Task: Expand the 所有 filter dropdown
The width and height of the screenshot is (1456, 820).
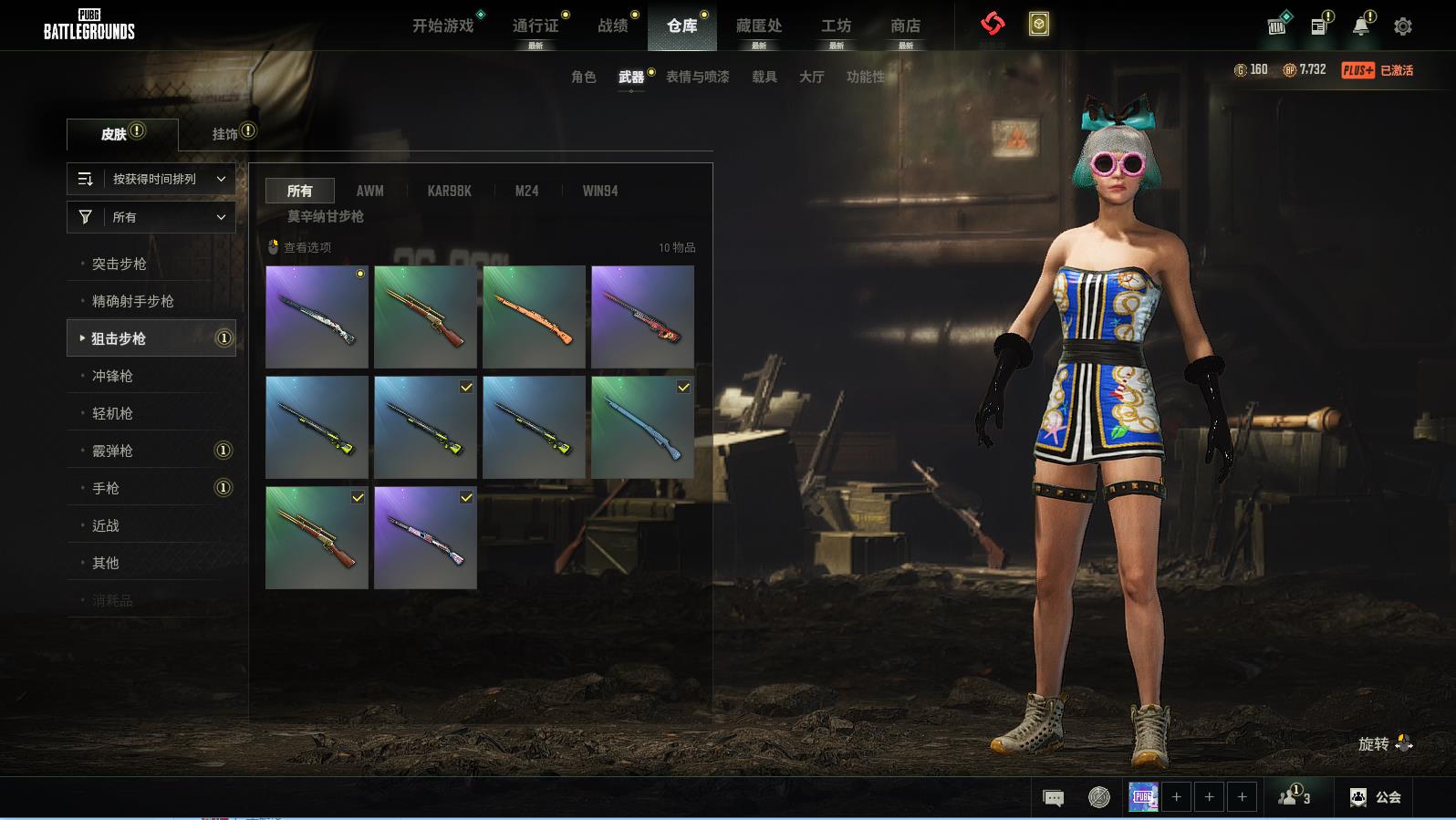Action: [x=151, y=217]
